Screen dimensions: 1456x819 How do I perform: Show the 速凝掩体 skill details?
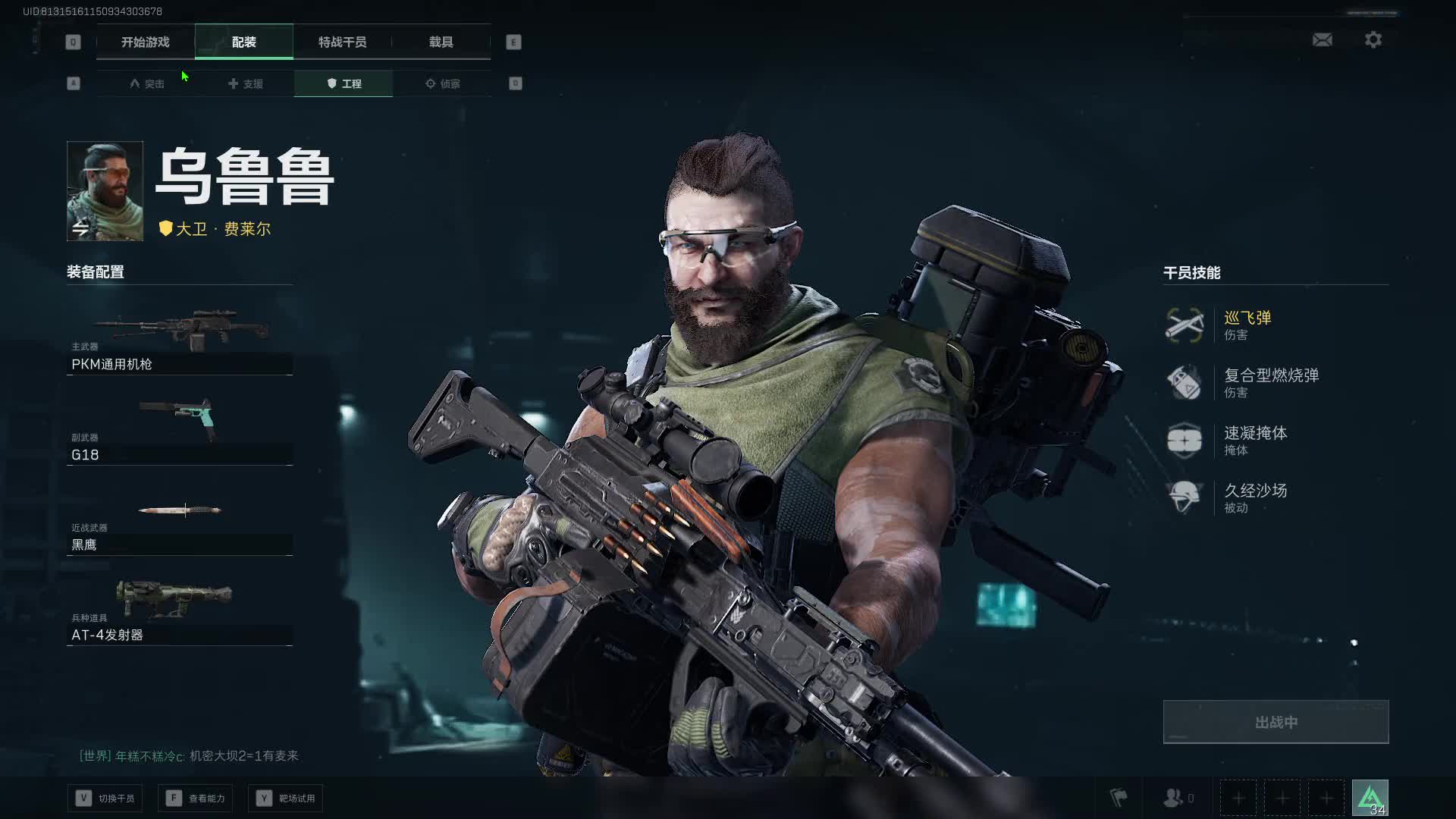coord(1255,440)
